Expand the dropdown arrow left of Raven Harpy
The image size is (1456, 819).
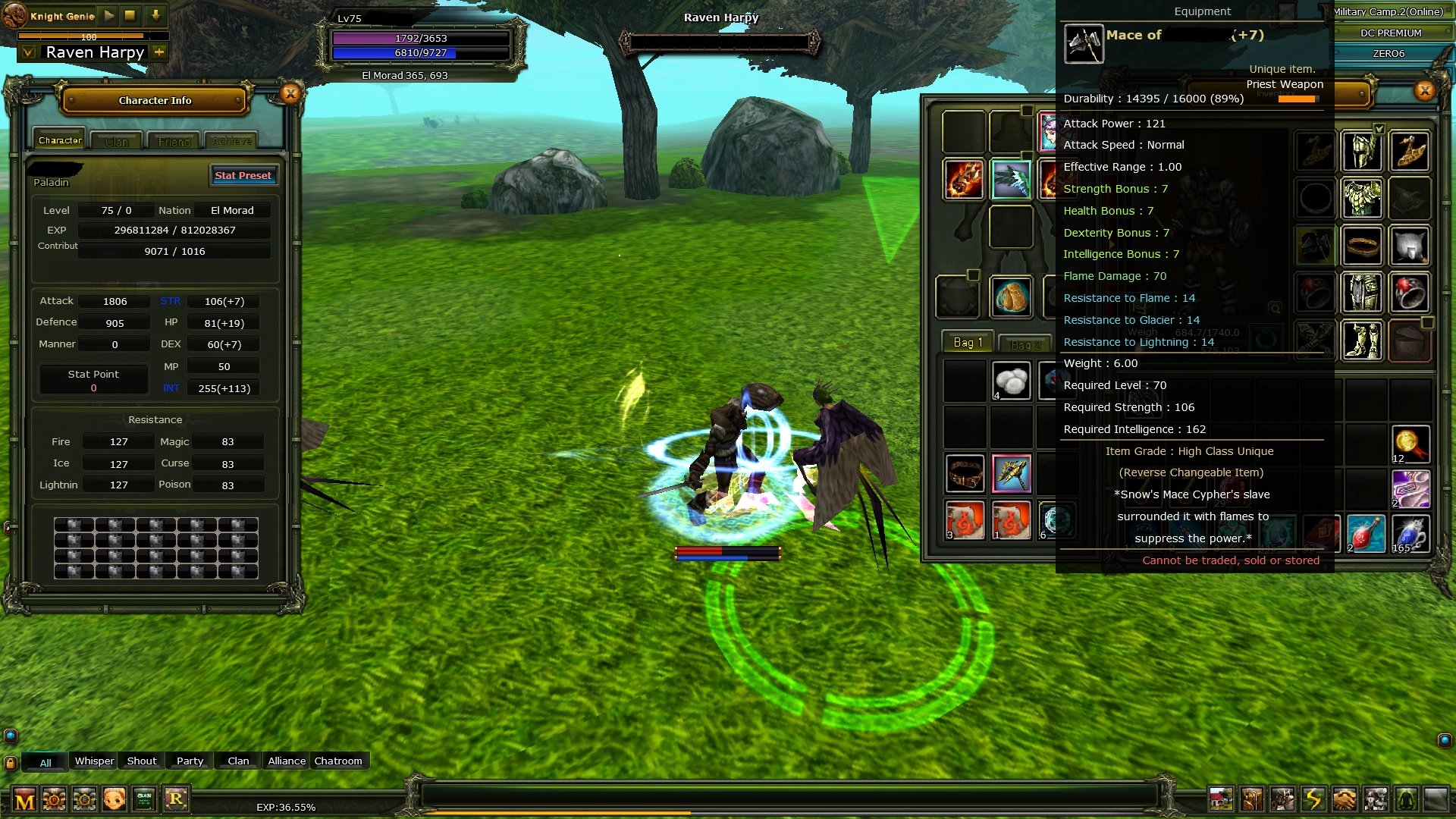pyautogui.click(x=28, y=52)
